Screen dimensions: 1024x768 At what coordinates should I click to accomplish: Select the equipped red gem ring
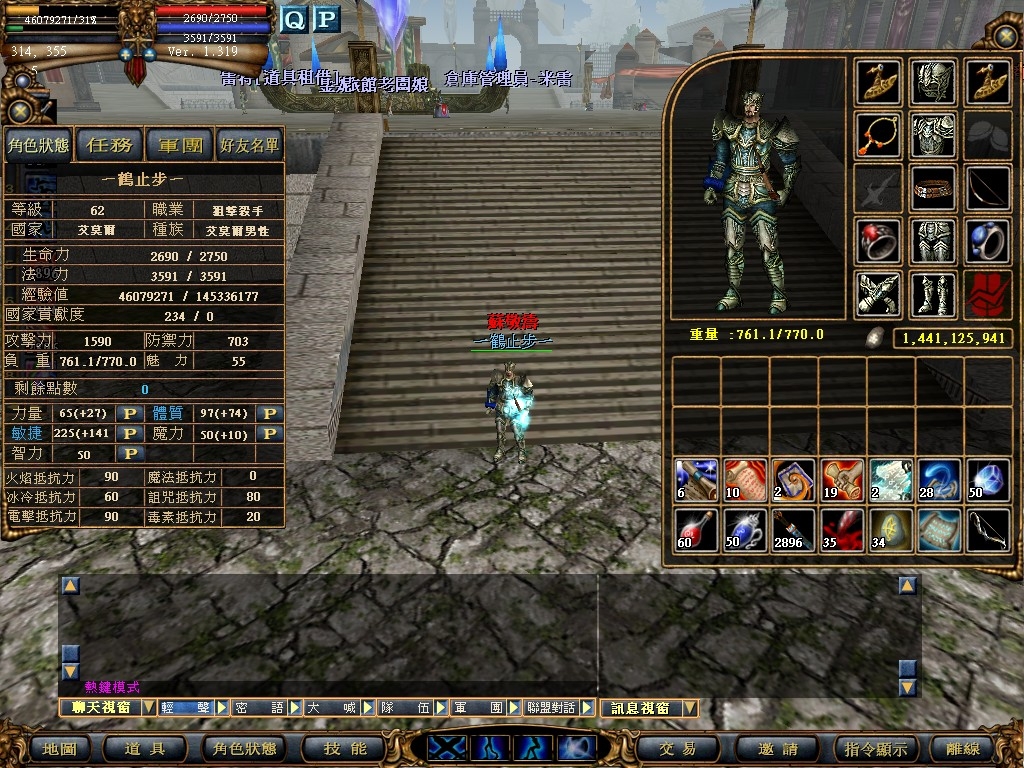[x=878, y=241]
